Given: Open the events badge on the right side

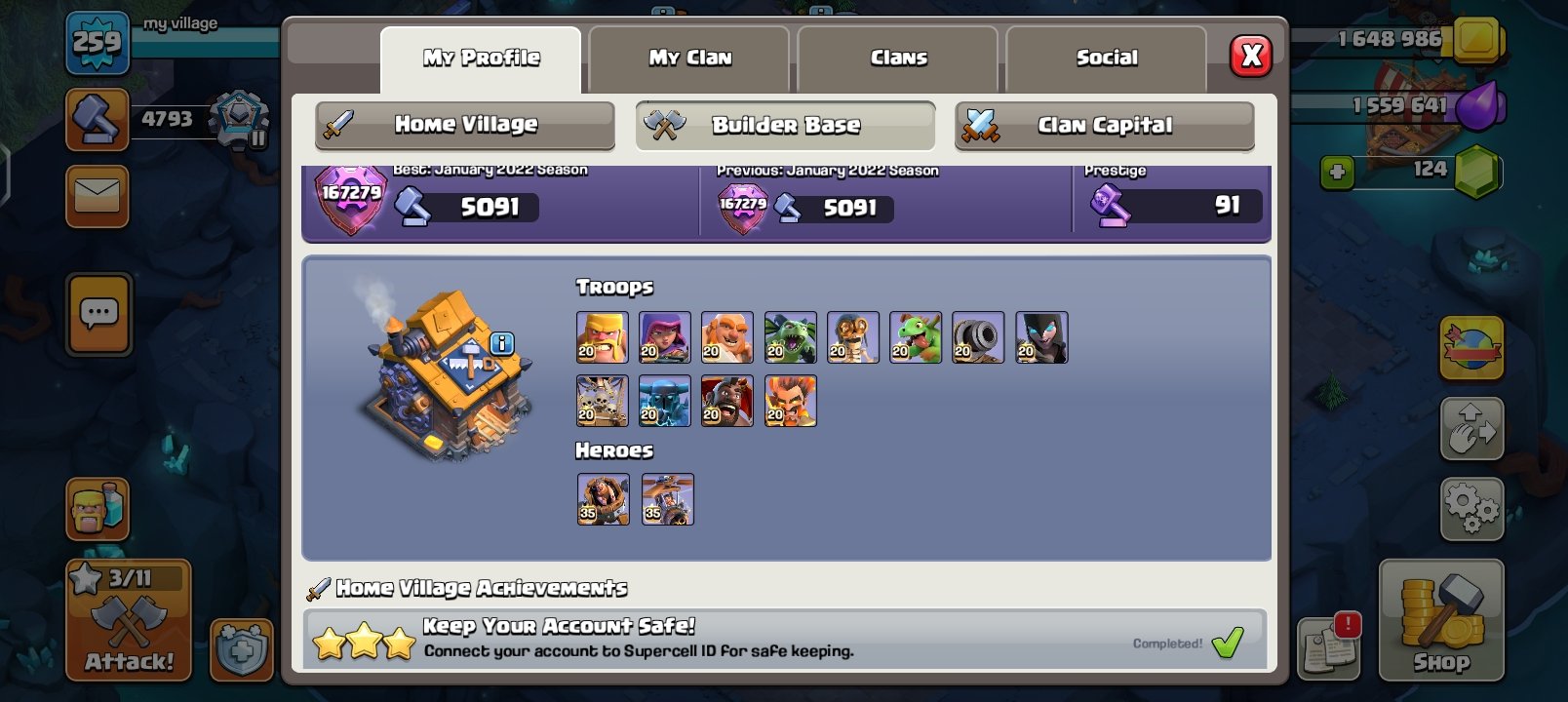Looking at the screenshot, I should point(1470,346).
